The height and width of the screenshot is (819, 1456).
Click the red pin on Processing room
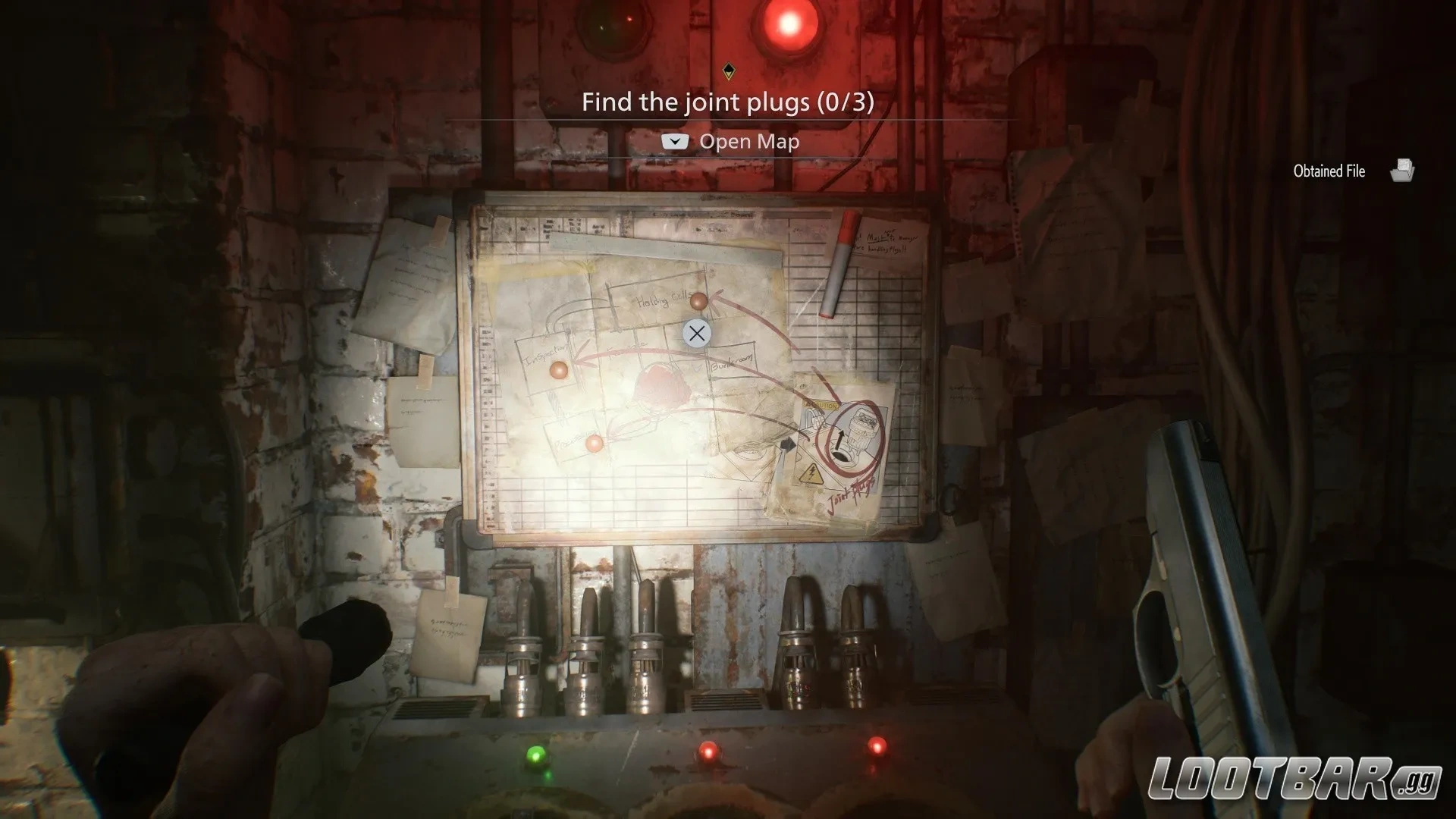[594, 444]
